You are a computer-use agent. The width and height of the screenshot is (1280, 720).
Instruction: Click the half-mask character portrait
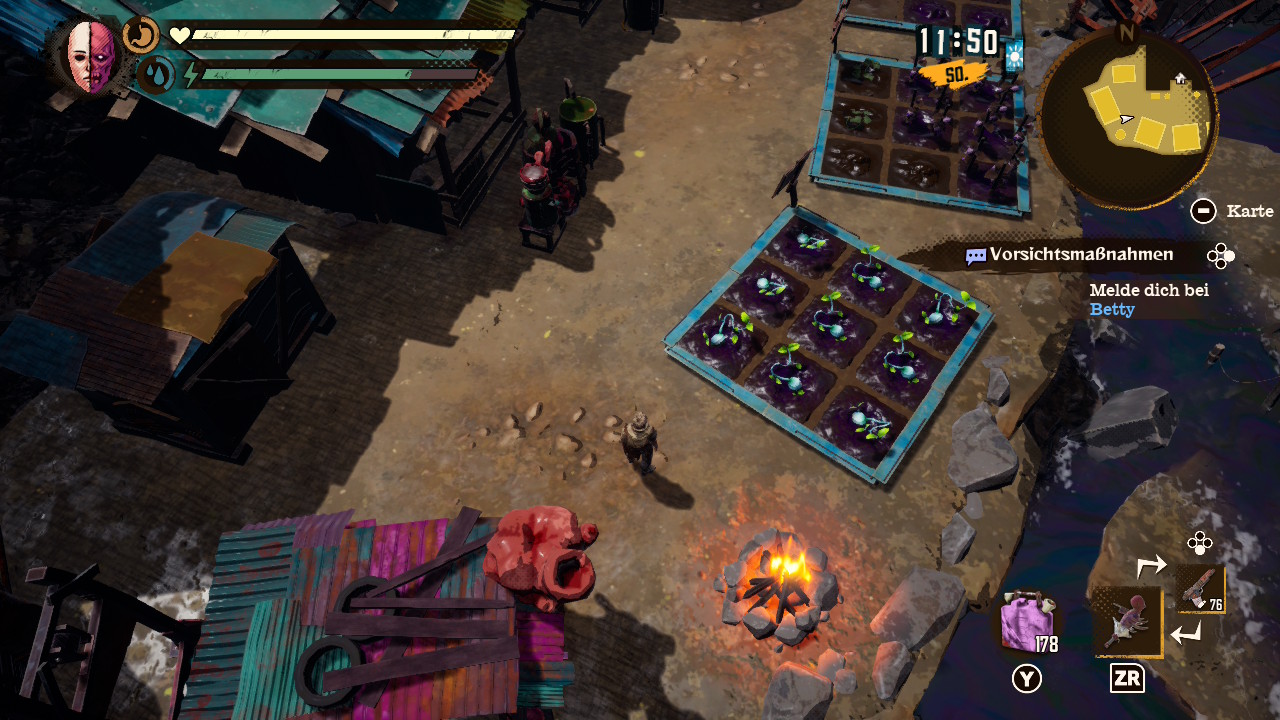tap(91, 57)
